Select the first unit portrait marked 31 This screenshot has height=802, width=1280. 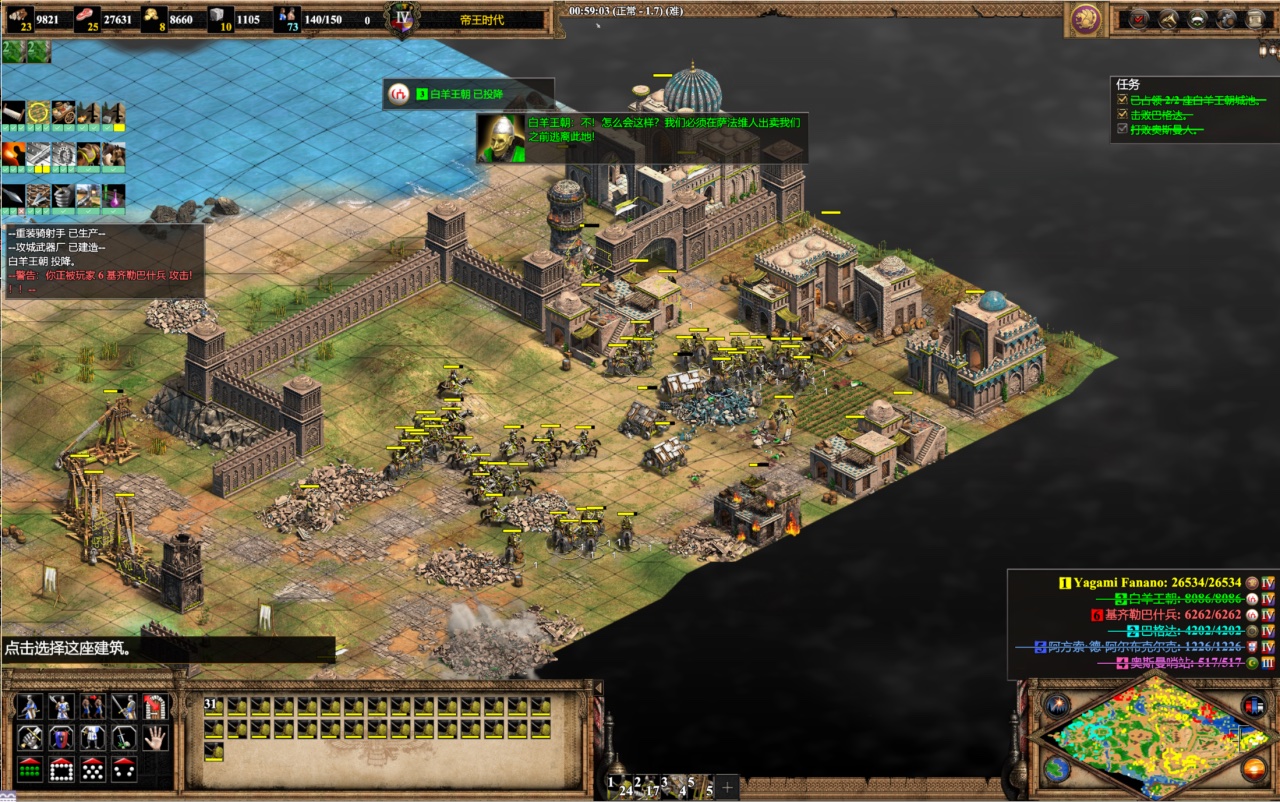coord(214,706)
